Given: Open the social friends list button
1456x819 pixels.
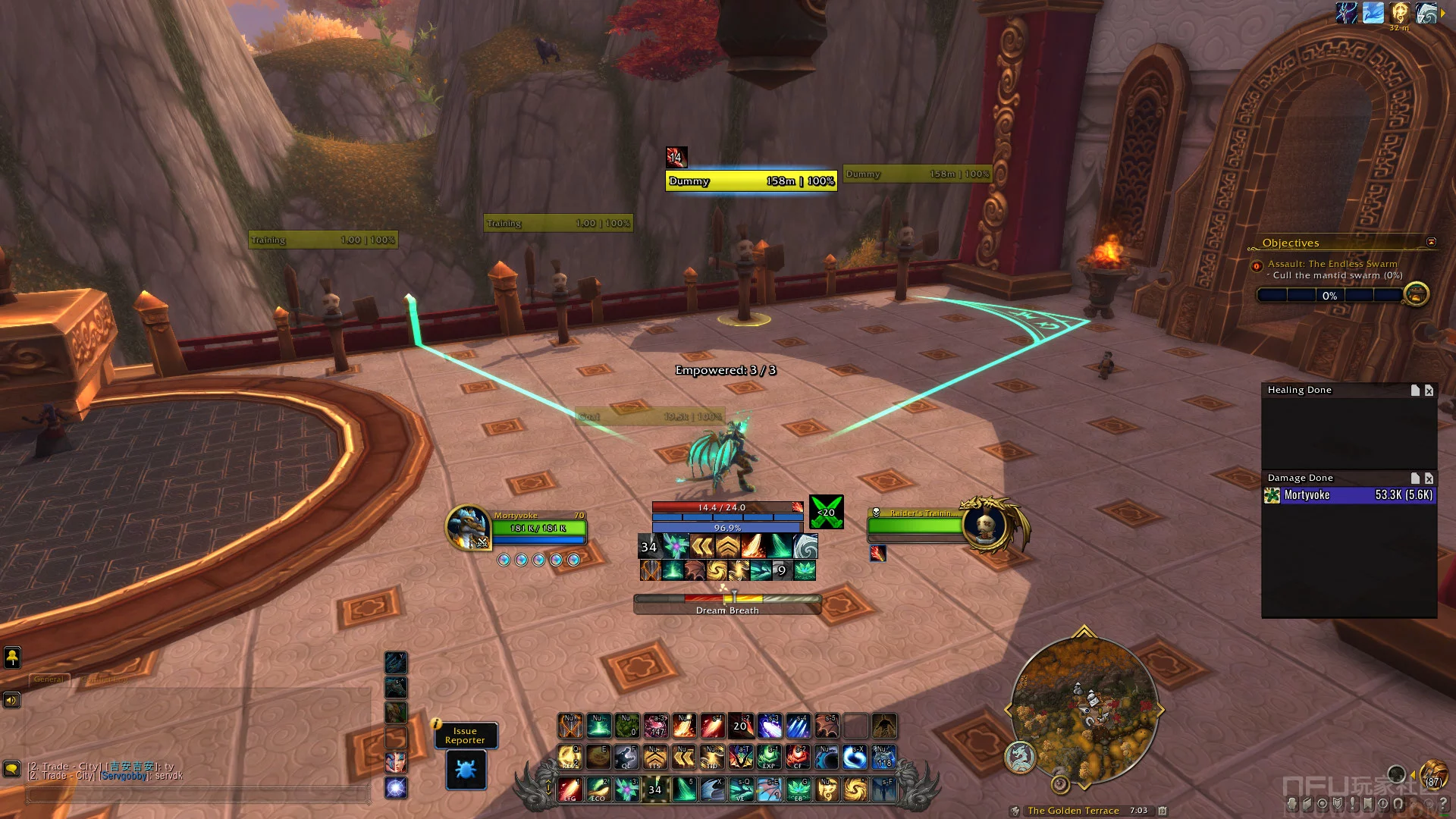Looking at the screenshot, I should [12, 657].
